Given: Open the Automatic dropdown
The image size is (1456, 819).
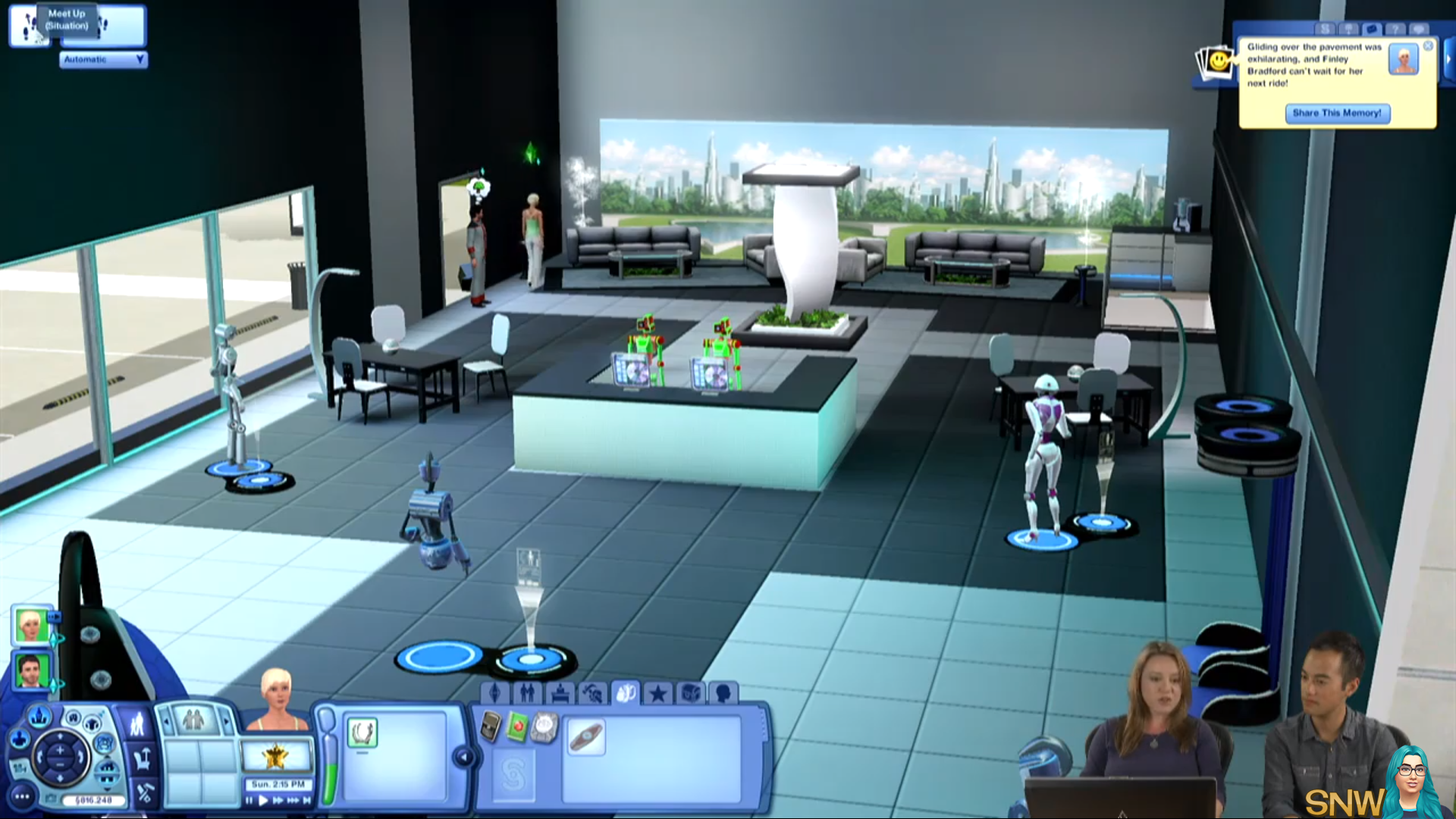Looking at the screenshot, I should 103,59.
